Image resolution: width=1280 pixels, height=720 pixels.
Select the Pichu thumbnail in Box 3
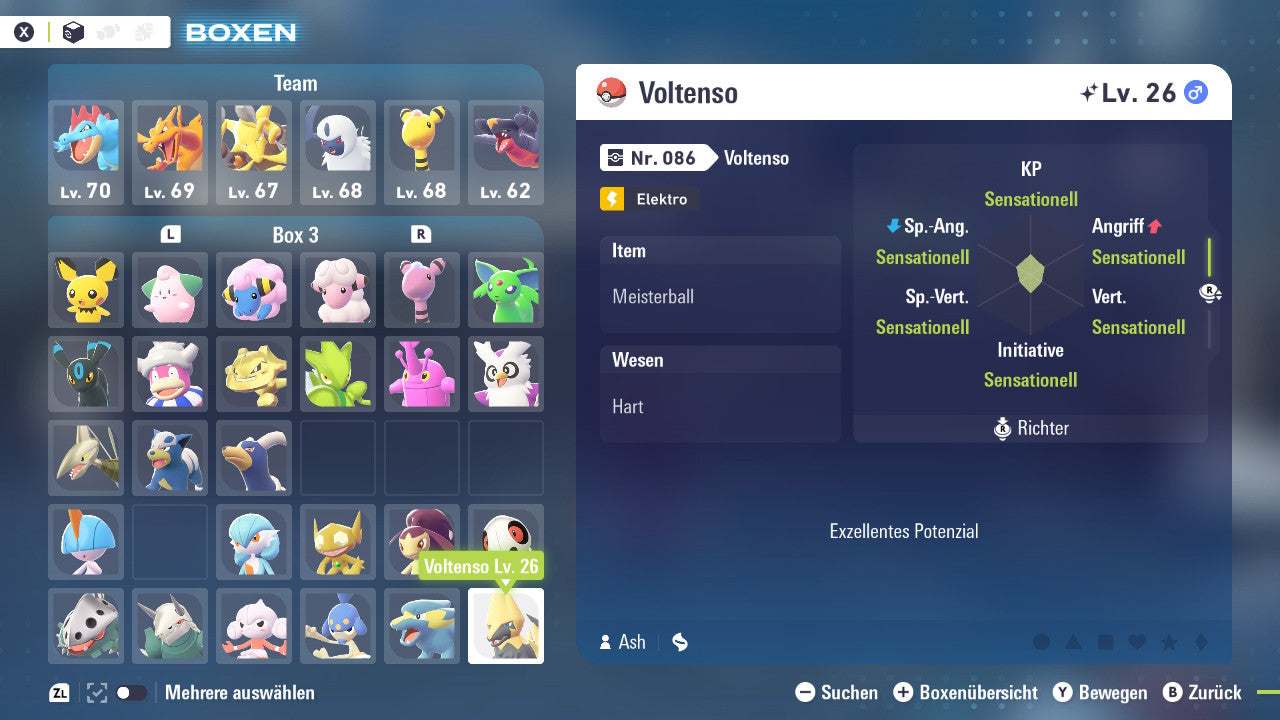click(x=85, y=289)
